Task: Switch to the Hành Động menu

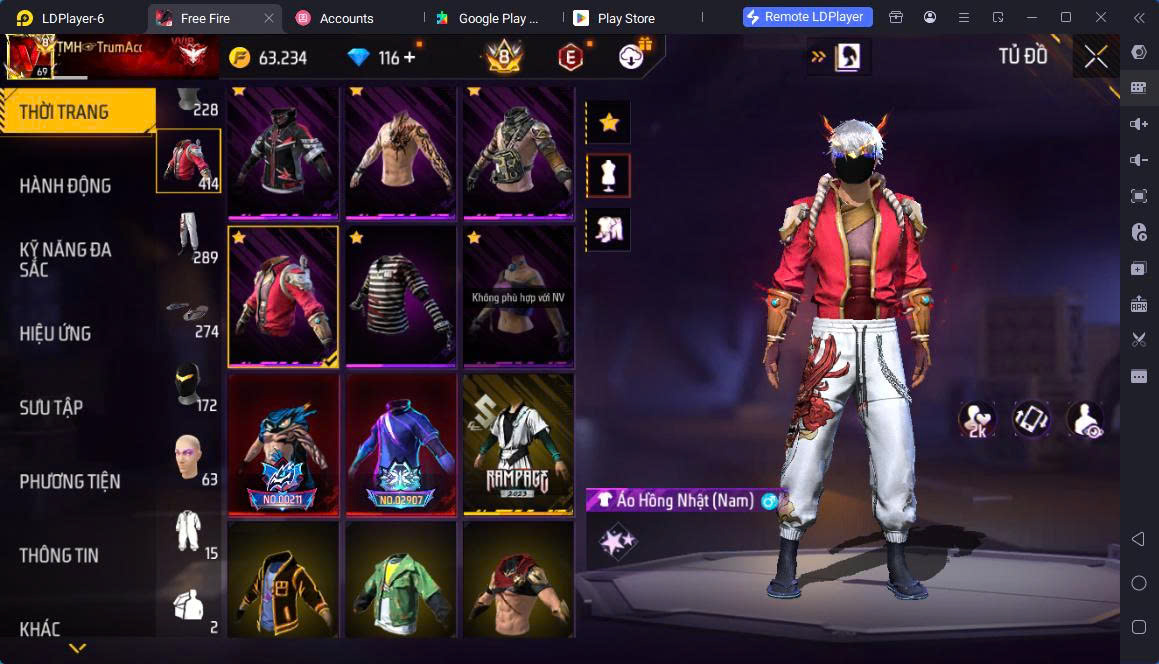Action: pos(66,185)
